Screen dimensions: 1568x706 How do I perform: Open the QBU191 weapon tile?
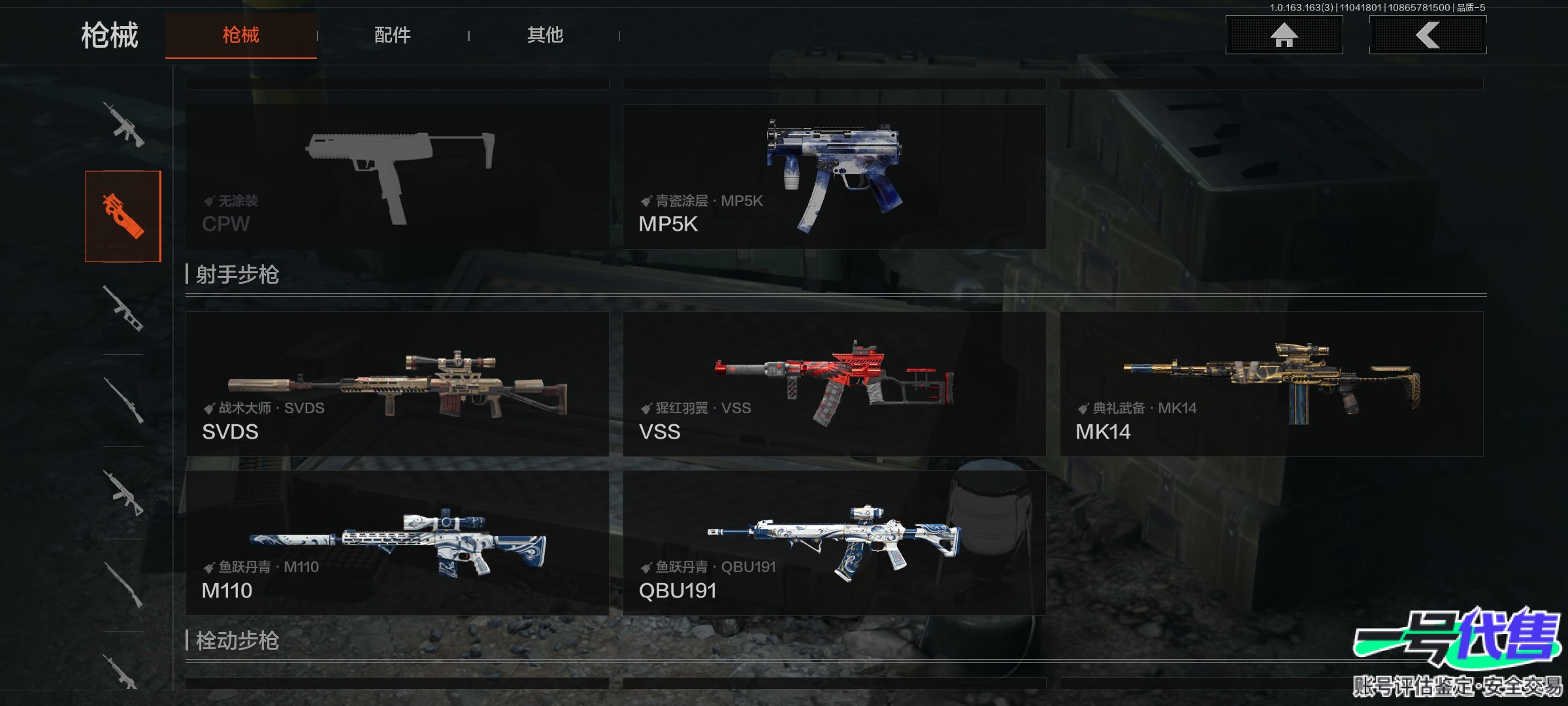pyautogui.click(x=834, y=543)
